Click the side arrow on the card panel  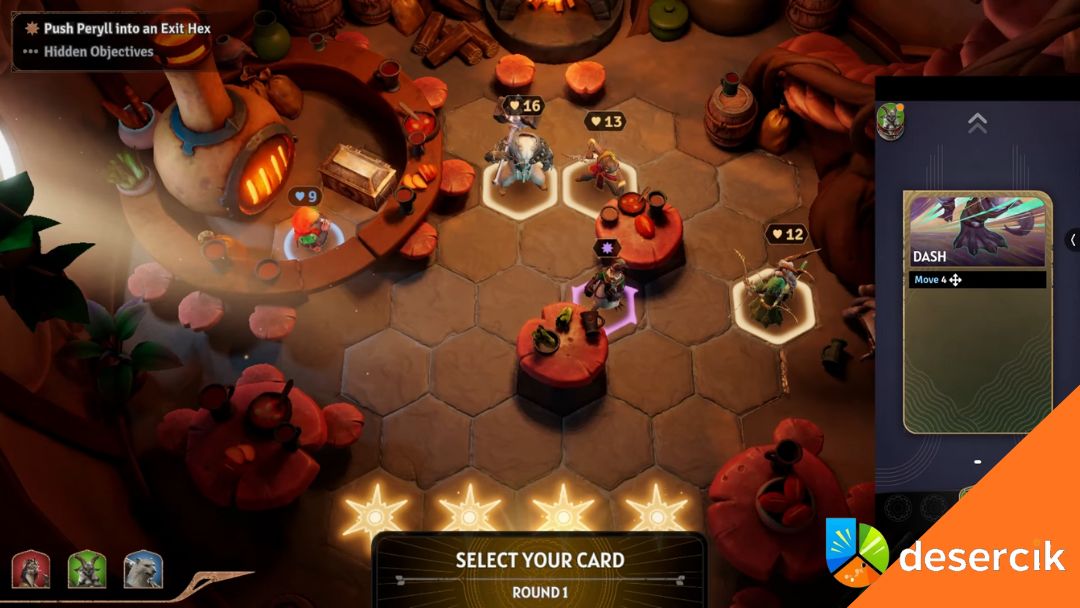1072,240
